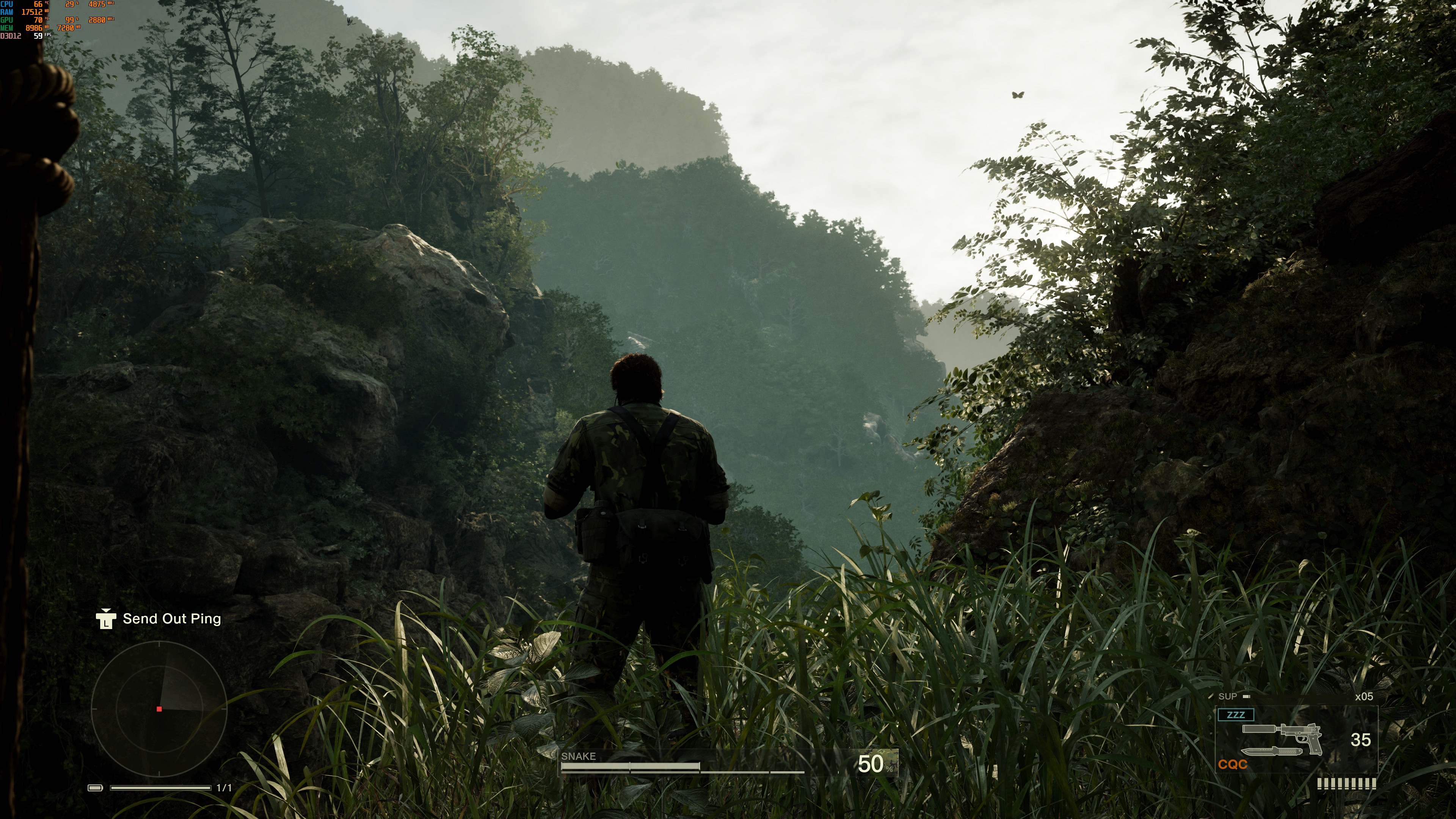Click the ZZZ tranquilizer ammo tag
Viewport: 1456px width, 819px height.
(x=1236, y=715)
